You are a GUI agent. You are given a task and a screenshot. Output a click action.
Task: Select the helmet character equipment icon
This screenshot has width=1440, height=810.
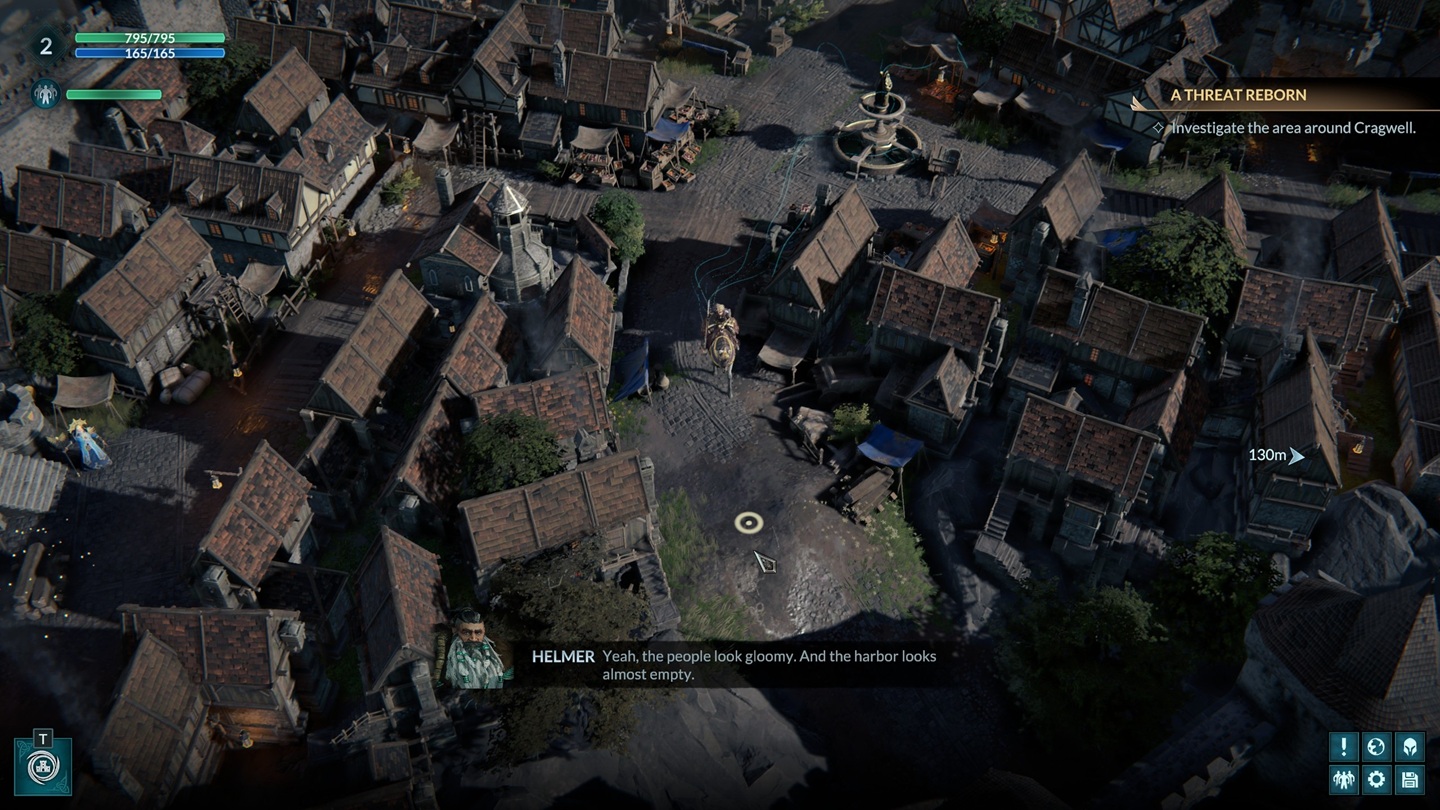(1410, 747)
